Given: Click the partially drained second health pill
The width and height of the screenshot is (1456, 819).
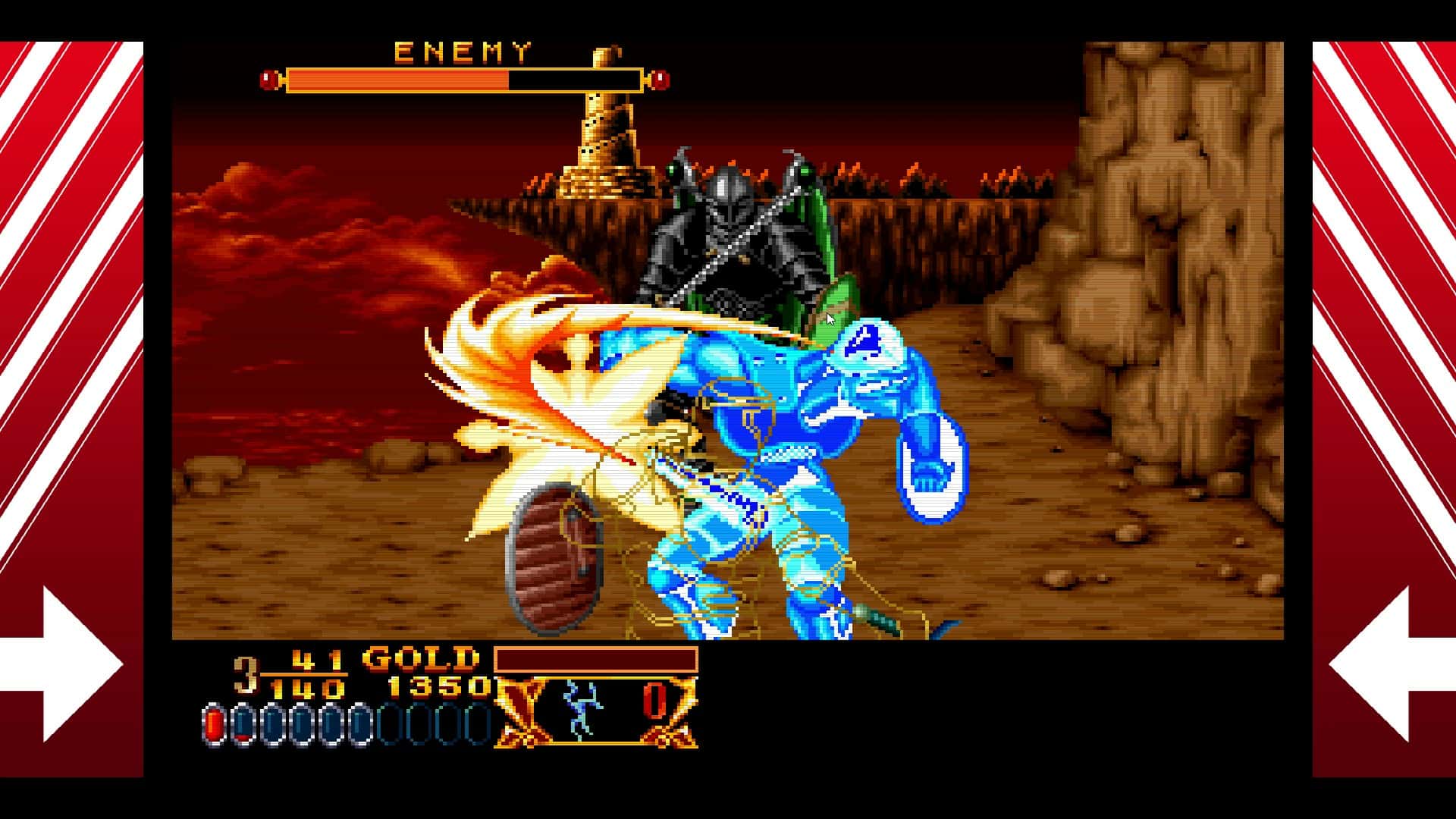Looking at the screenshot, I should [241, 723].
